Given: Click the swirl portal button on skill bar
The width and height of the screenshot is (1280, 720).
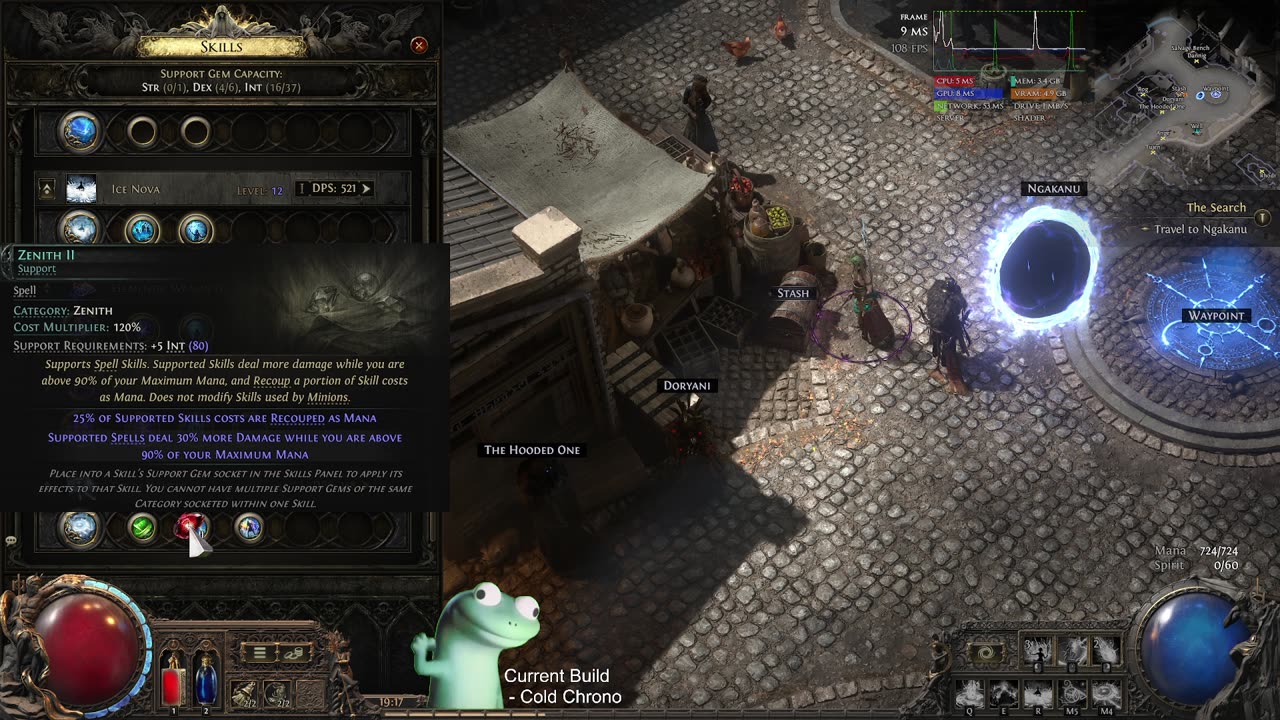Looking at the screenshot, I should point(986,652).
